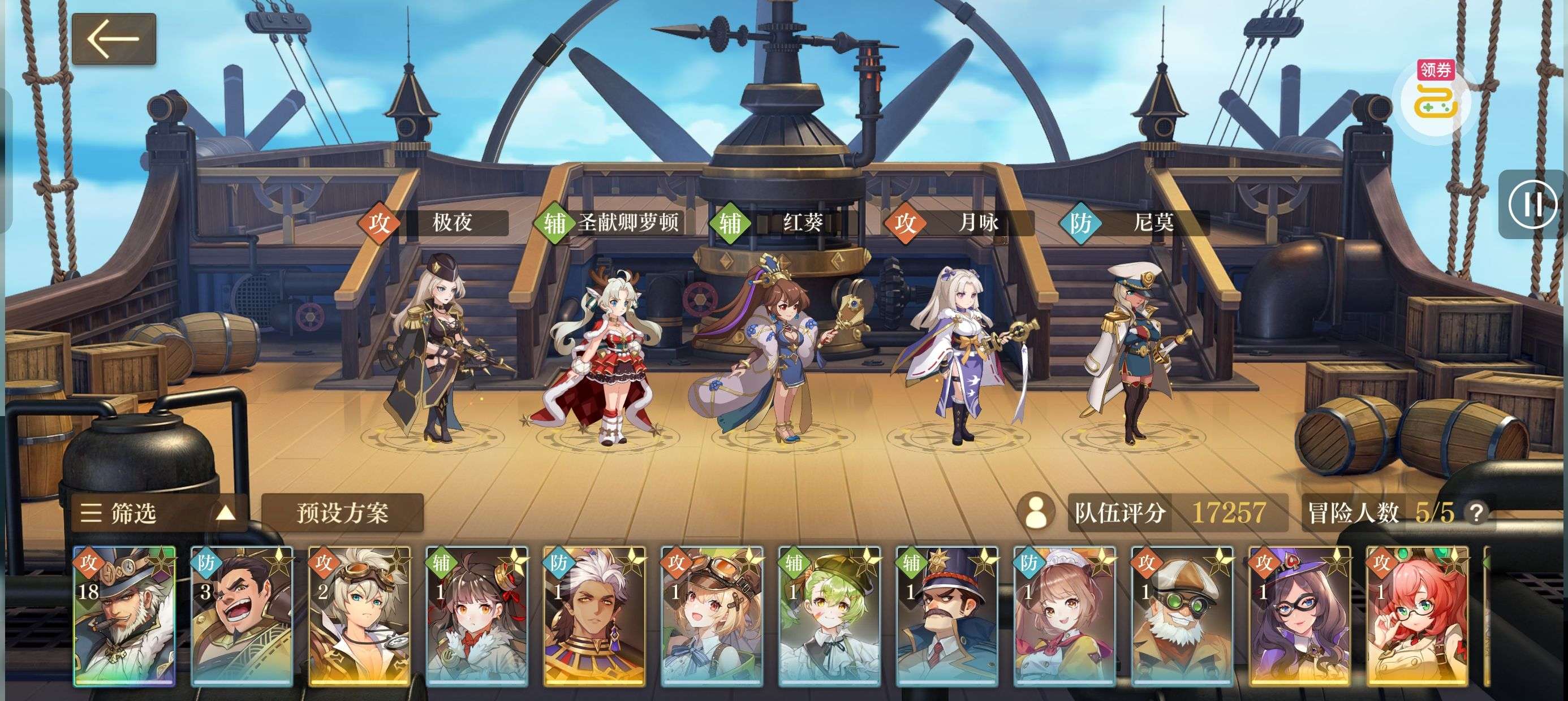Select the purple witch hat attacker card

pos(1299,616)
